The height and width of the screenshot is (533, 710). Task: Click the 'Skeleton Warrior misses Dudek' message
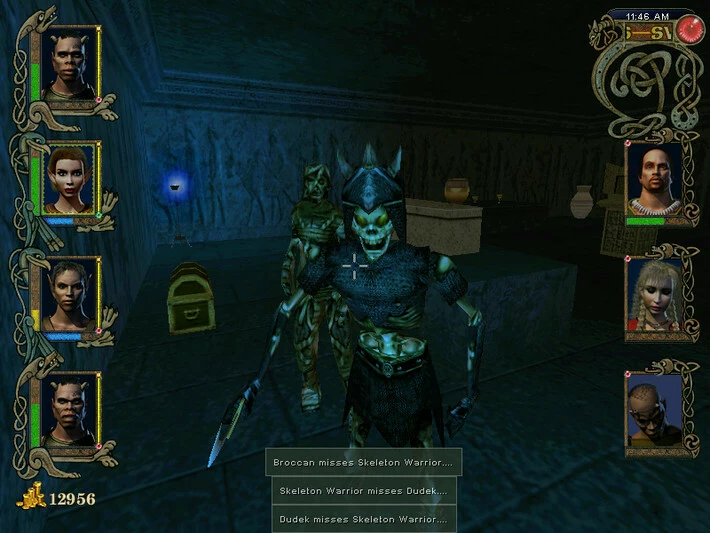(364, 491)
